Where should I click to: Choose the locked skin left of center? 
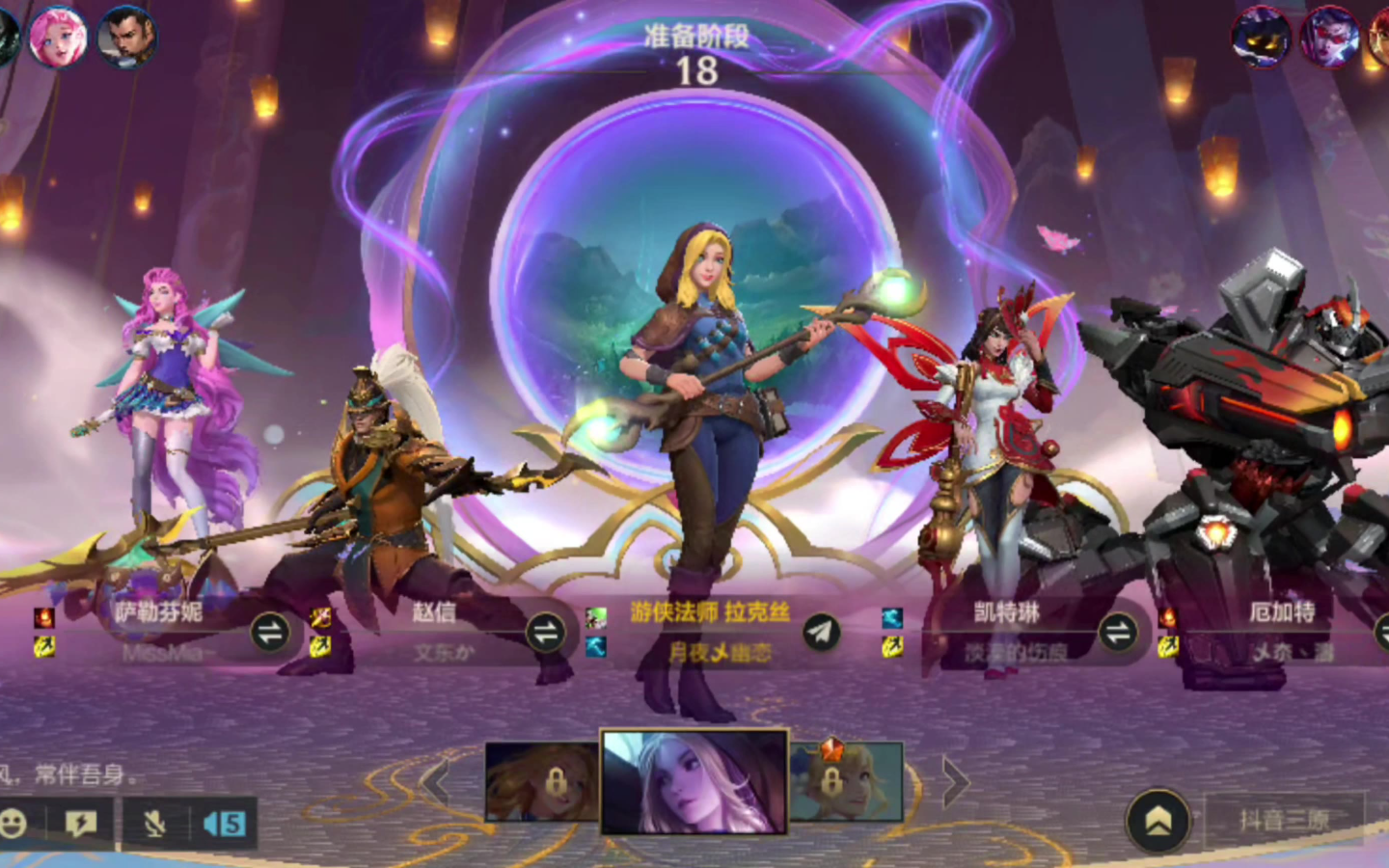pyautogui.click(x=542, y=781)
